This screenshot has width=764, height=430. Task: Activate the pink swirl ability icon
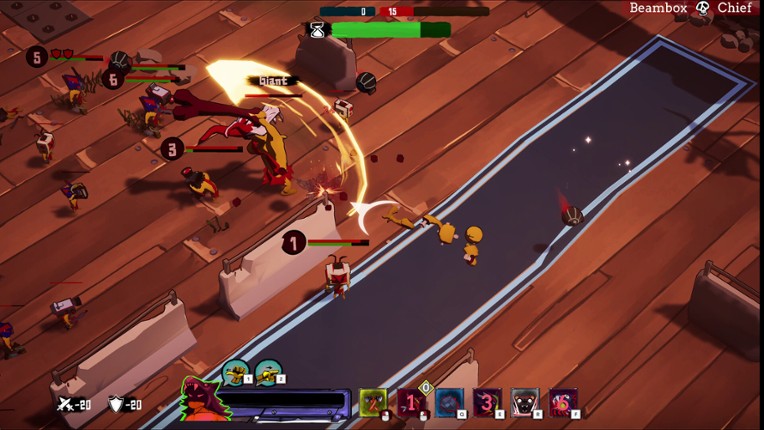pos(564,402)
